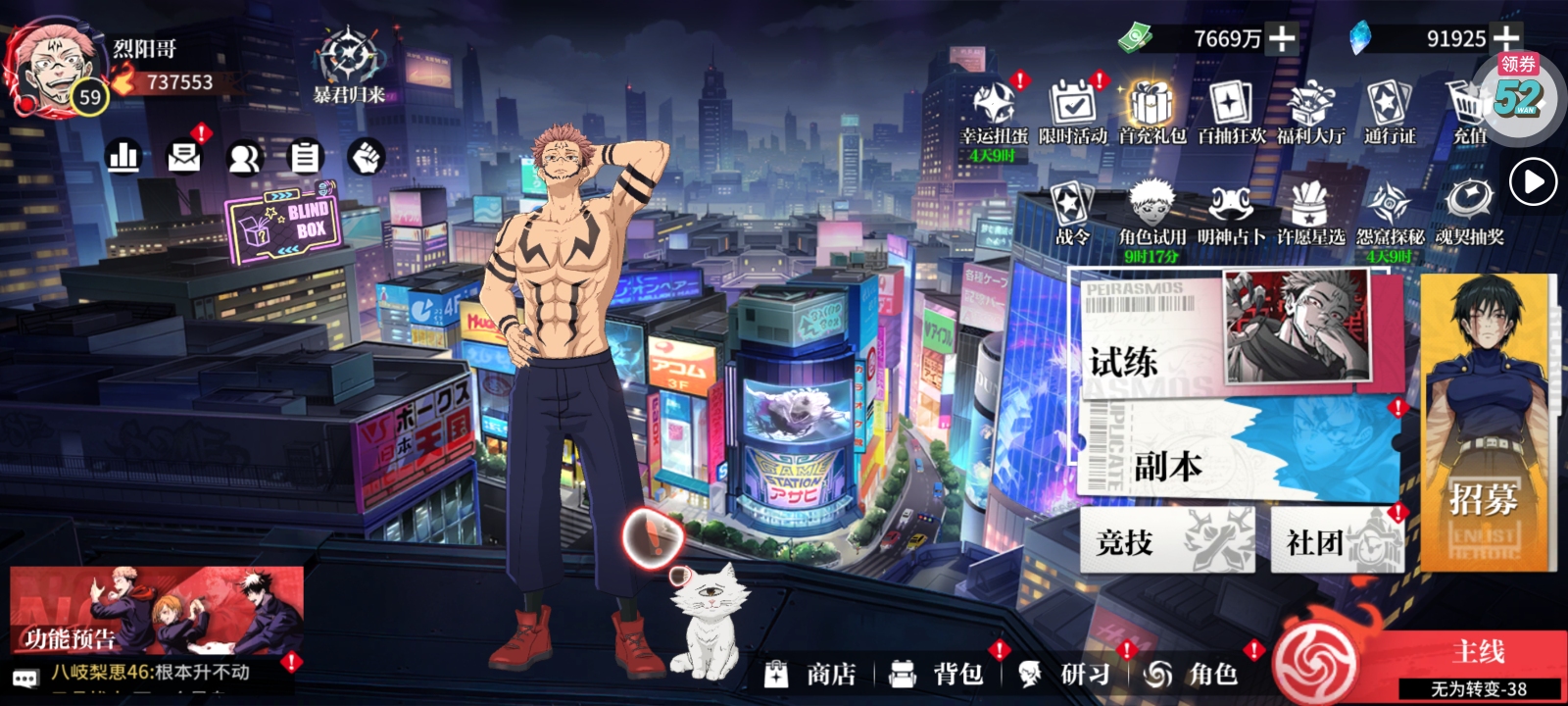Open the 竞技 arena button
1568x706 pixels.
pos(1166,540)
